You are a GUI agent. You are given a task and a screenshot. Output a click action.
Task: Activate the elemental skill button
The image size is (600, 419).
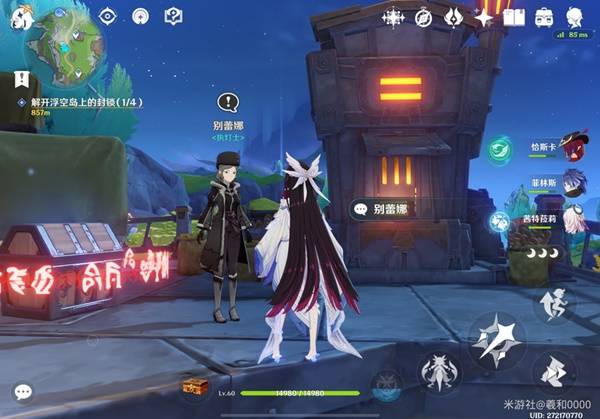(x=440, y=373)
